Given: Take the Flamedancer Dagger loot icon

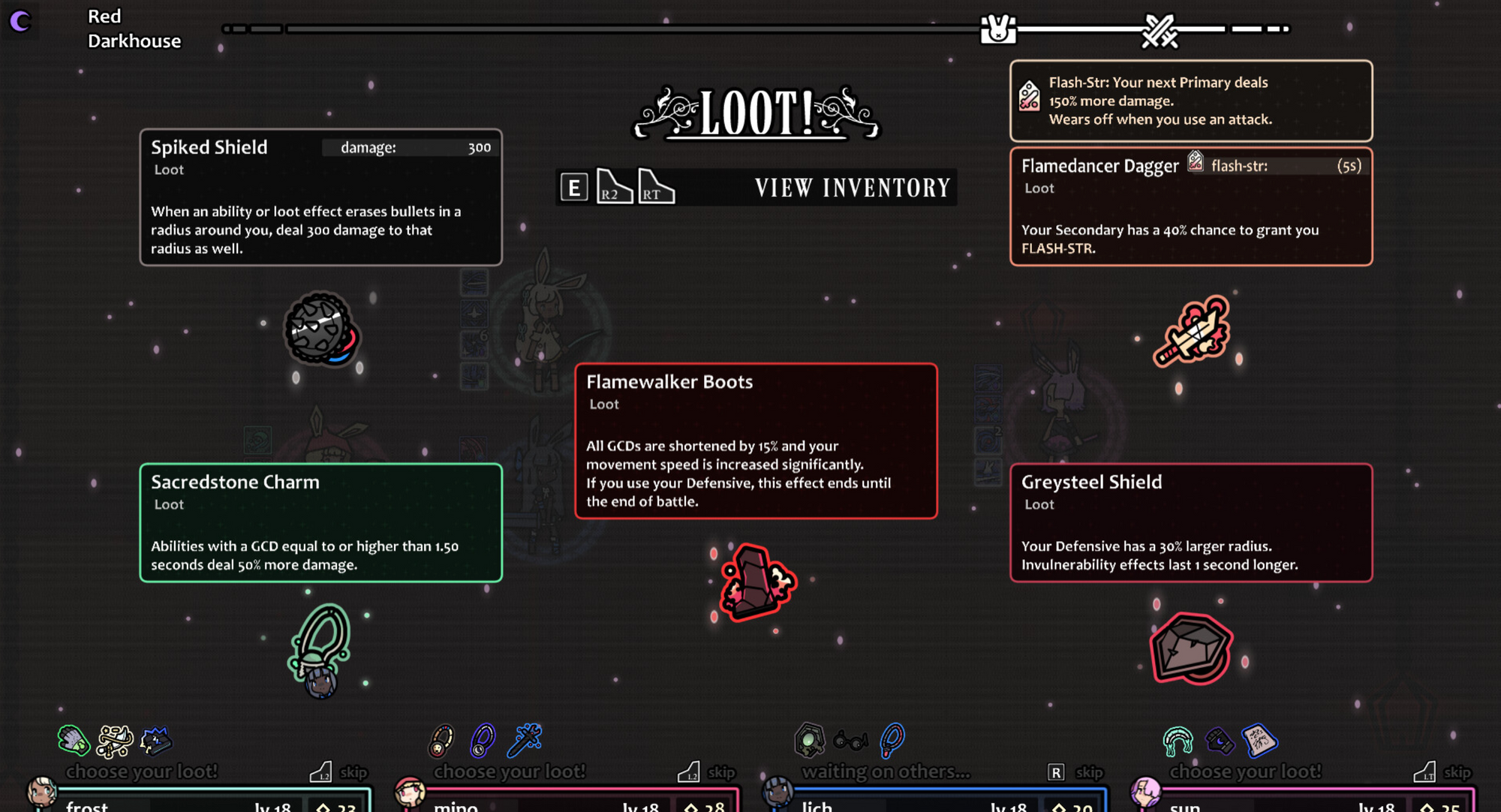Looking at the screenshot, I should 1192,330.
